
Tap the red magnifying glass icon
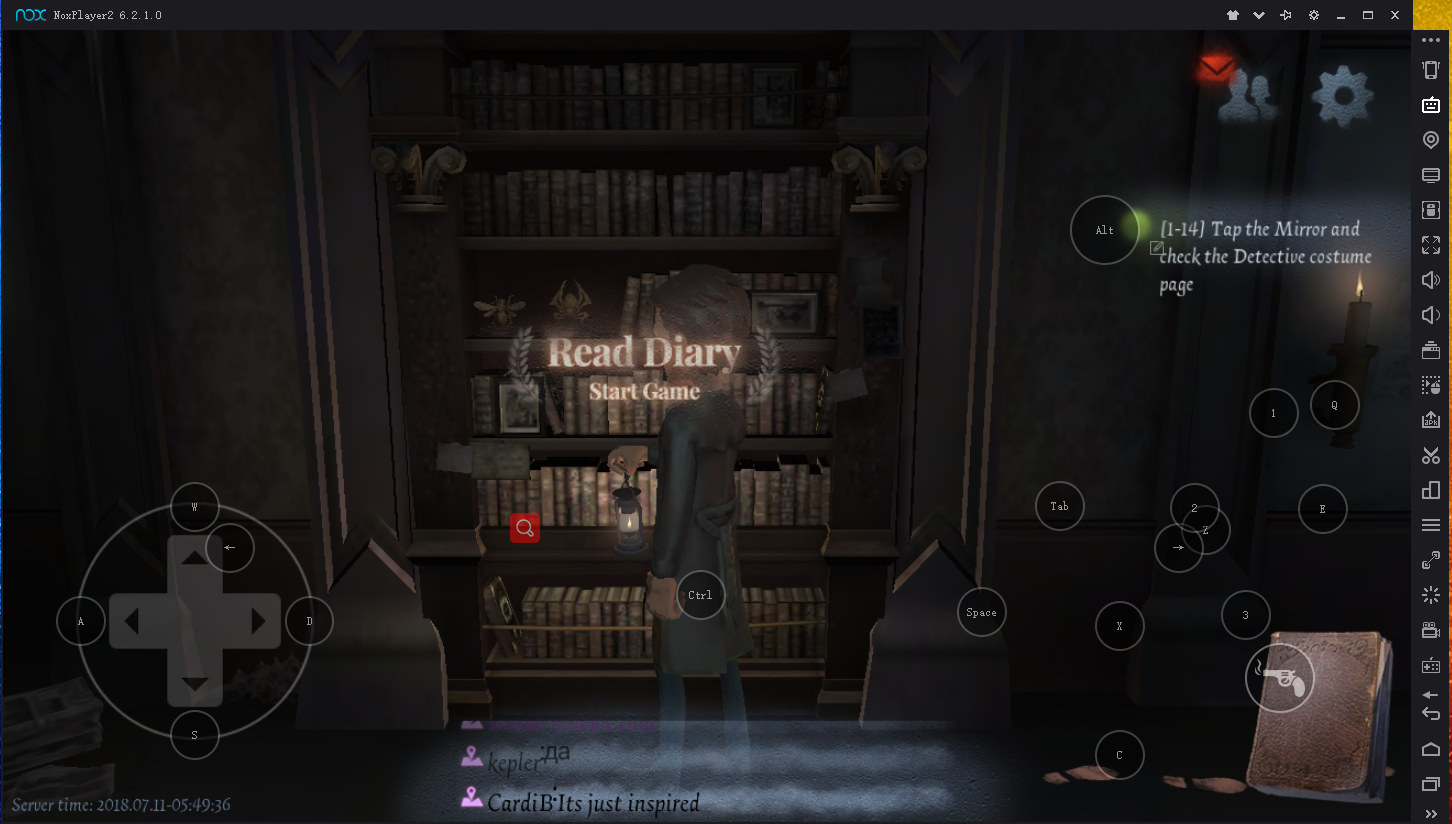525,528
